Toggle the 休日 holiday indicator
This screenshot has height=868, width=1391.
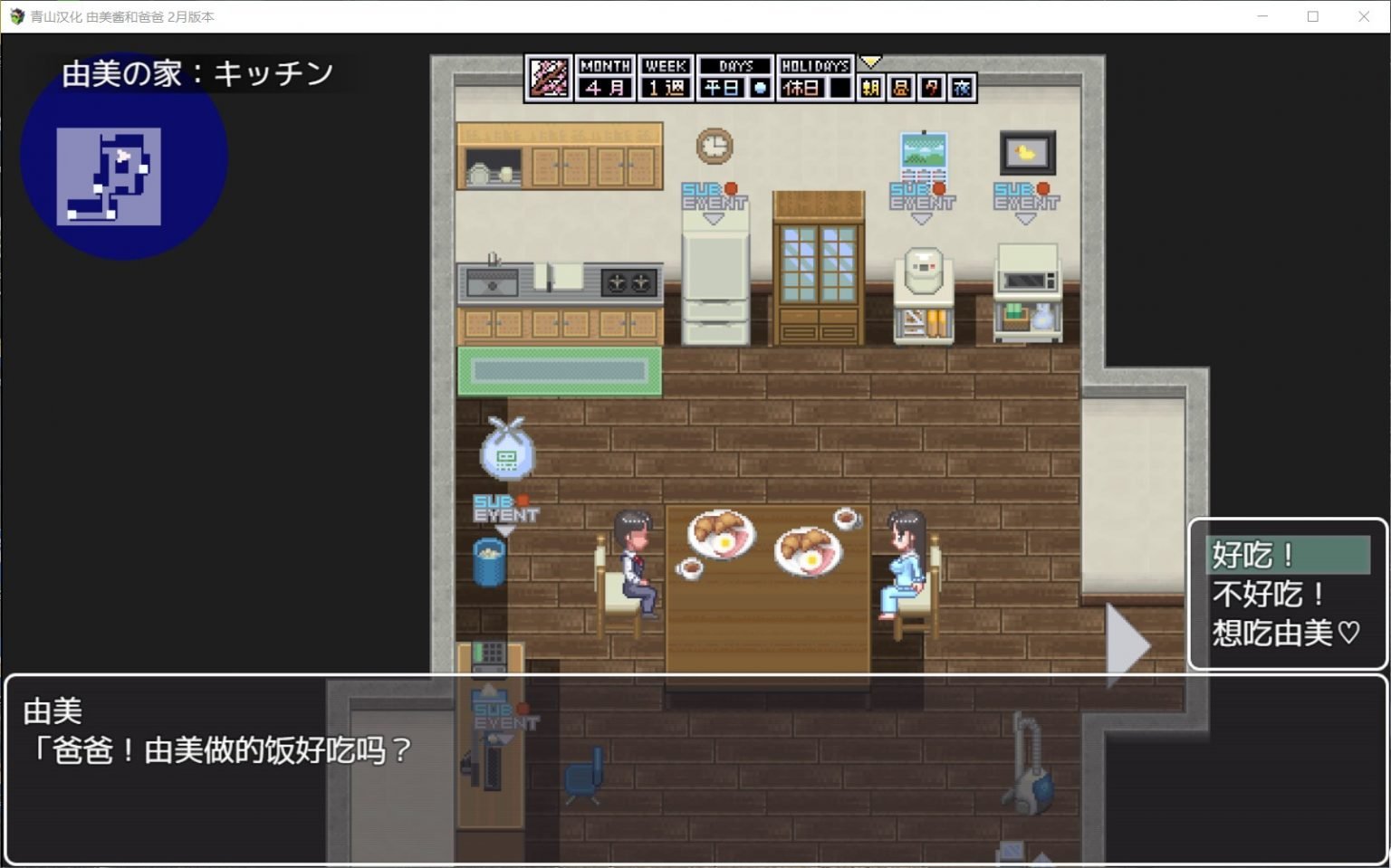click(802, 87)
